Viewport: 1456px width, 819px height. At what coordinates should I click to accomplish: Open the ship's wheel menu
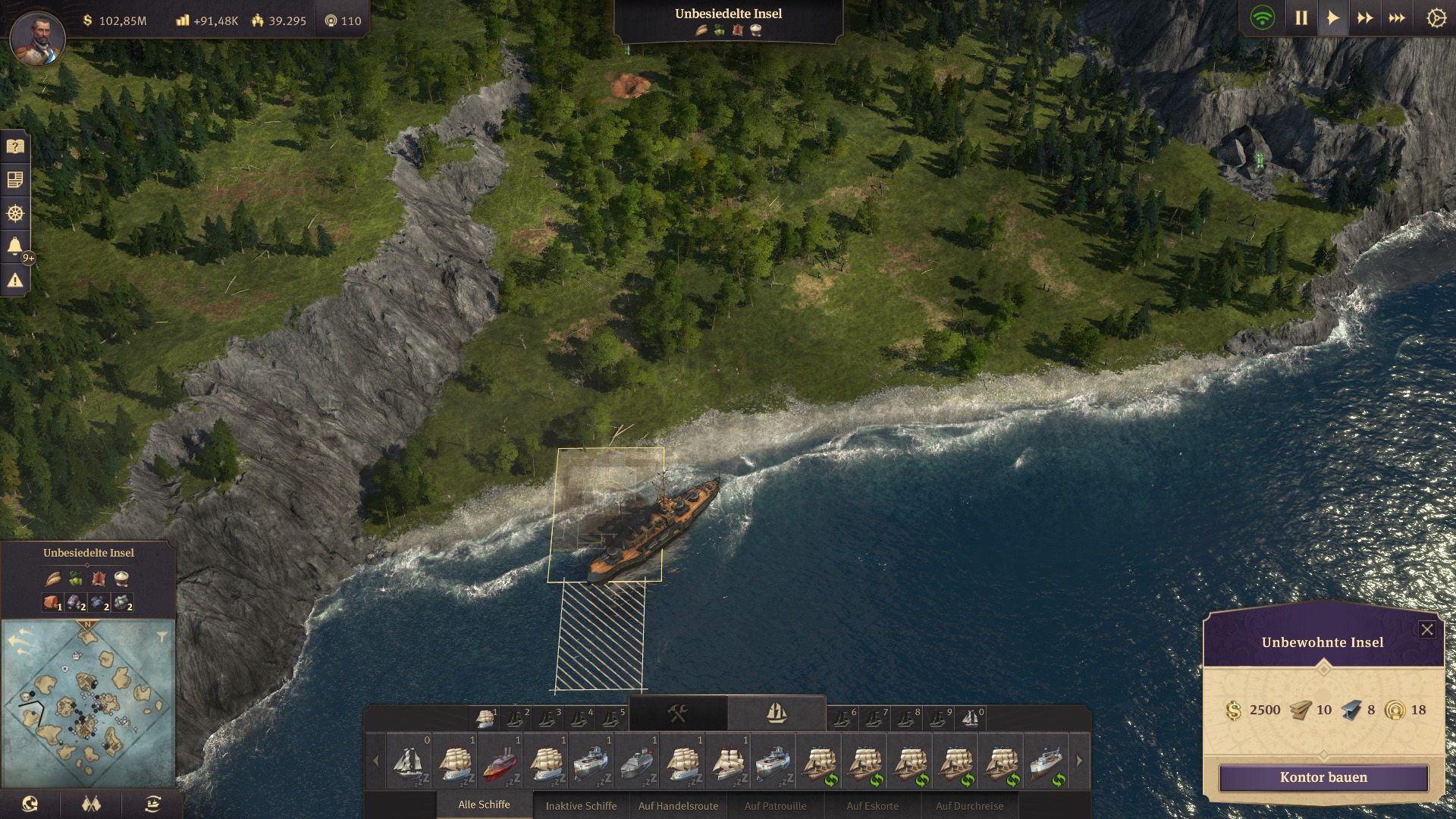(15, 213)
